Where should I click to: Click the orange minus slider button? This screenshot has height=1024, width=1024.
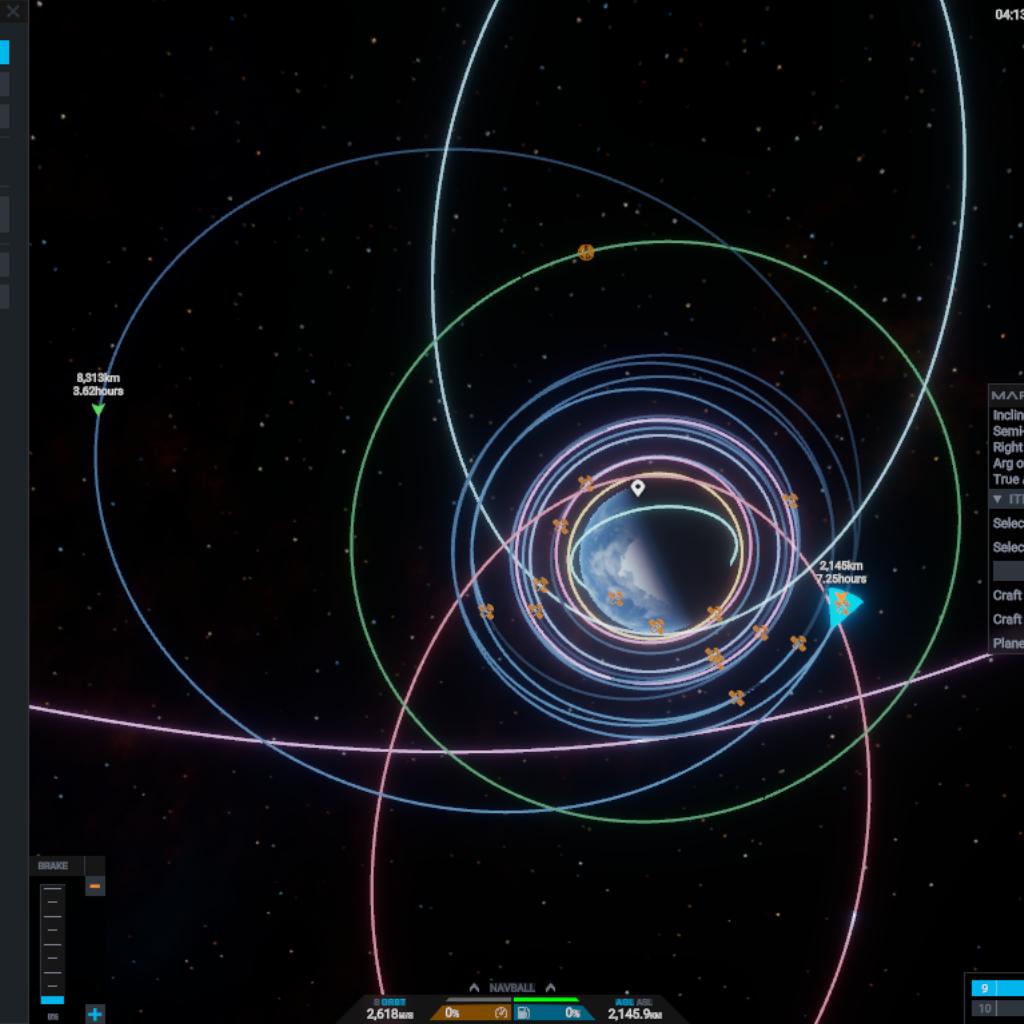[x=95, y=886]
